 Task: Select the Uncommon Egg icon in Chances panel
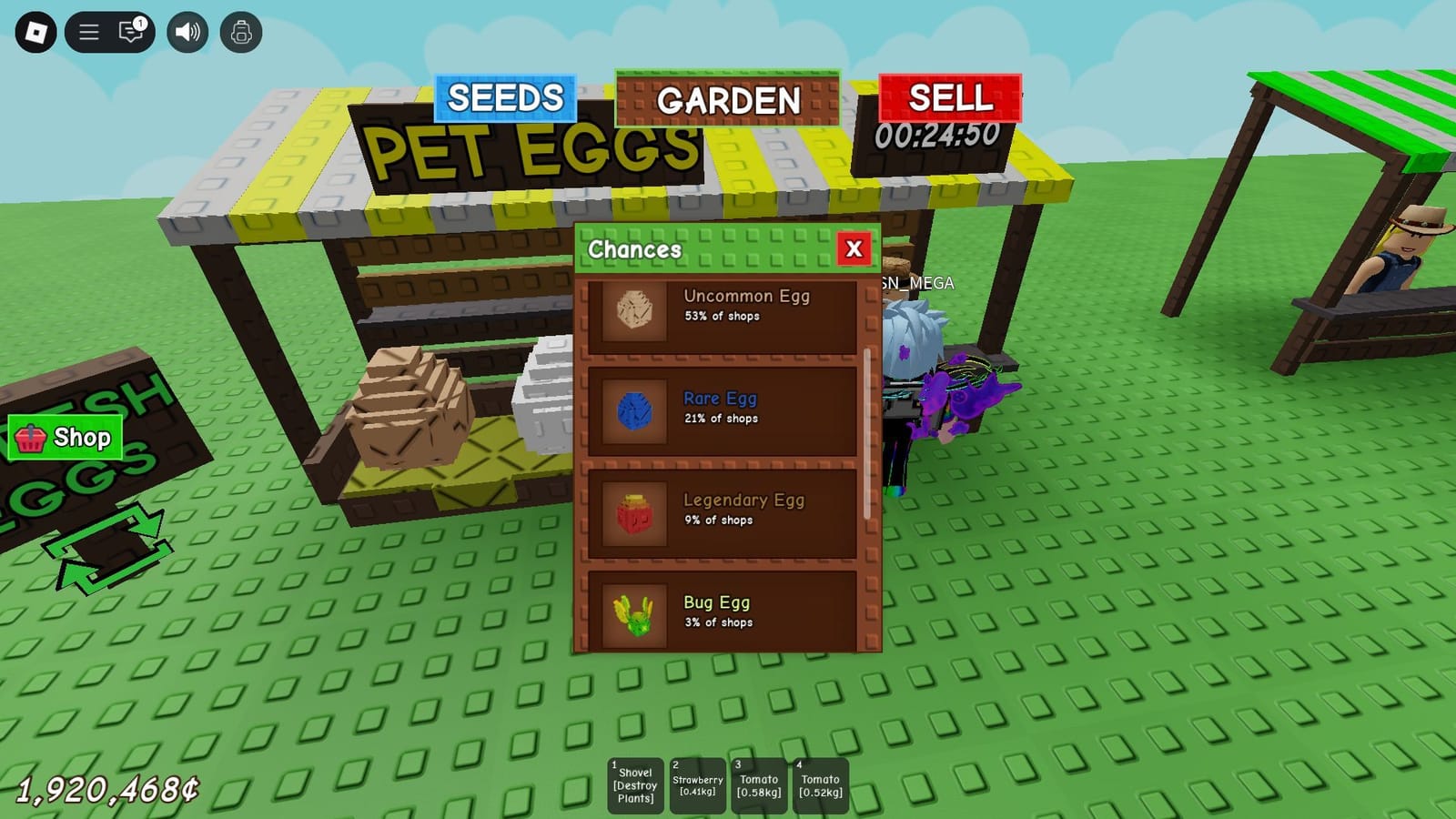tap(634, 308)
